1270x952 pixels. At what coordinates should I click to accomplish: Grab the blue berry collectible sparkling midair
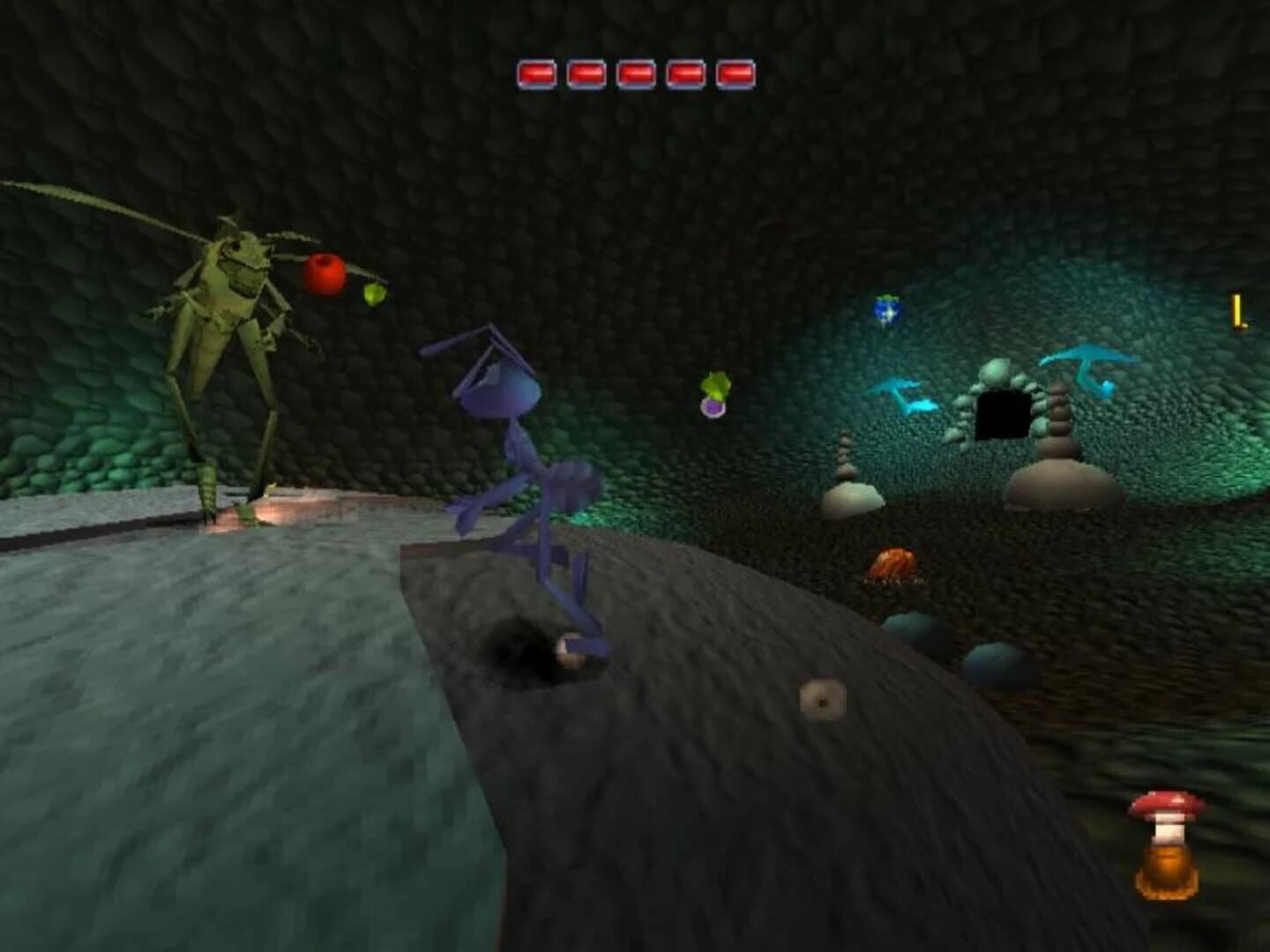886,310
